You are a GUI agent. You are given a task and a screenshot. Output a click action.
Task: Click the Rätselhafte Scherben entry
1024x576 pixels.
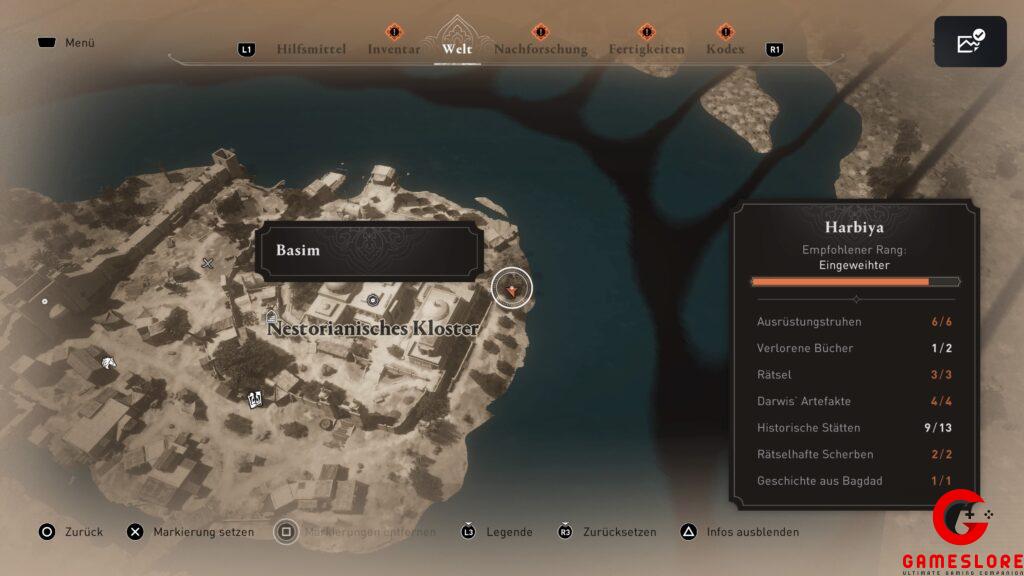(855, 454)
